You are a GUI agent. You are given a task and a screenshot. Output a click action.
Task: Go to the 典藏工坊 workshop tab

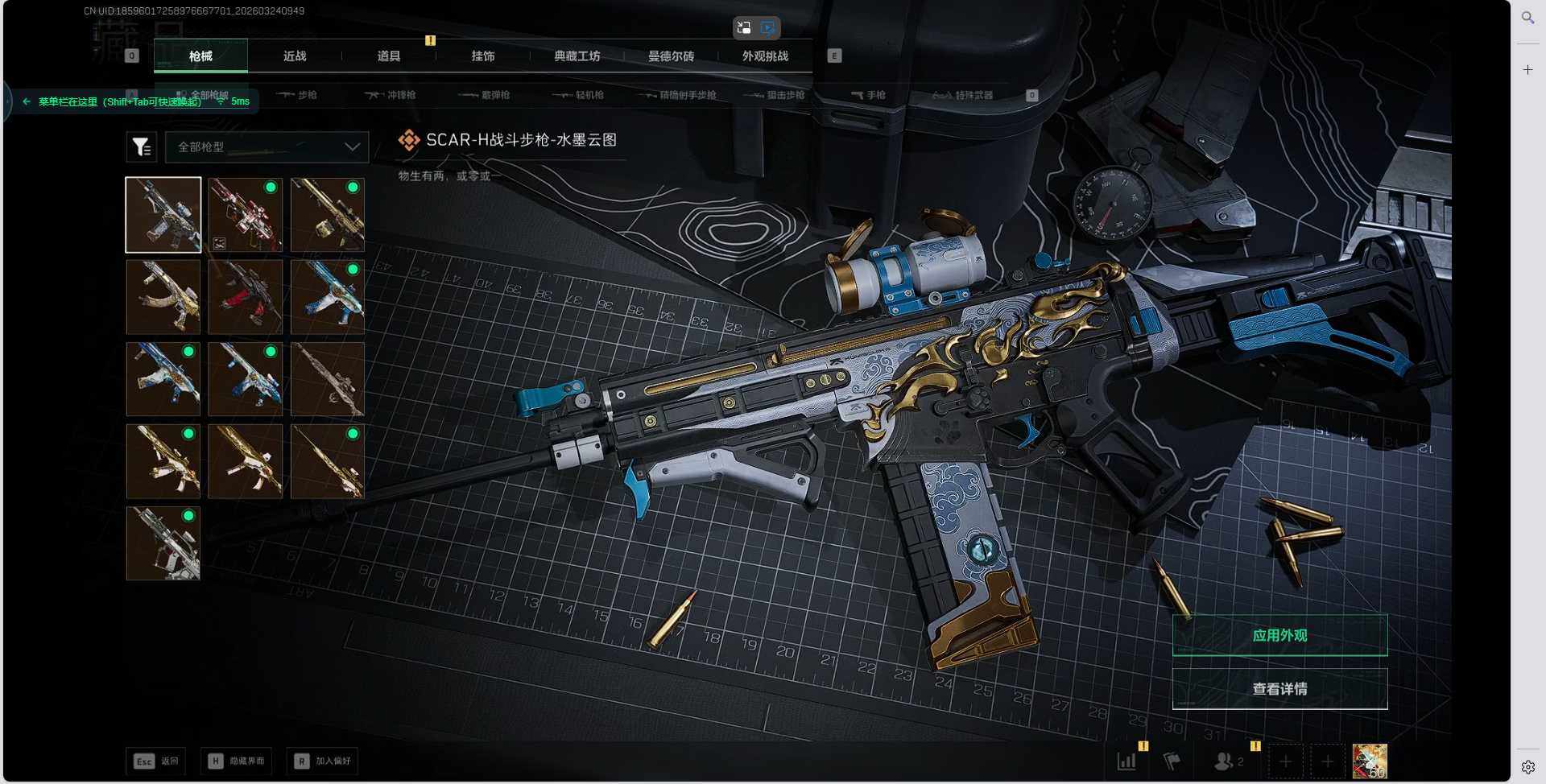(x=577, y=56)
